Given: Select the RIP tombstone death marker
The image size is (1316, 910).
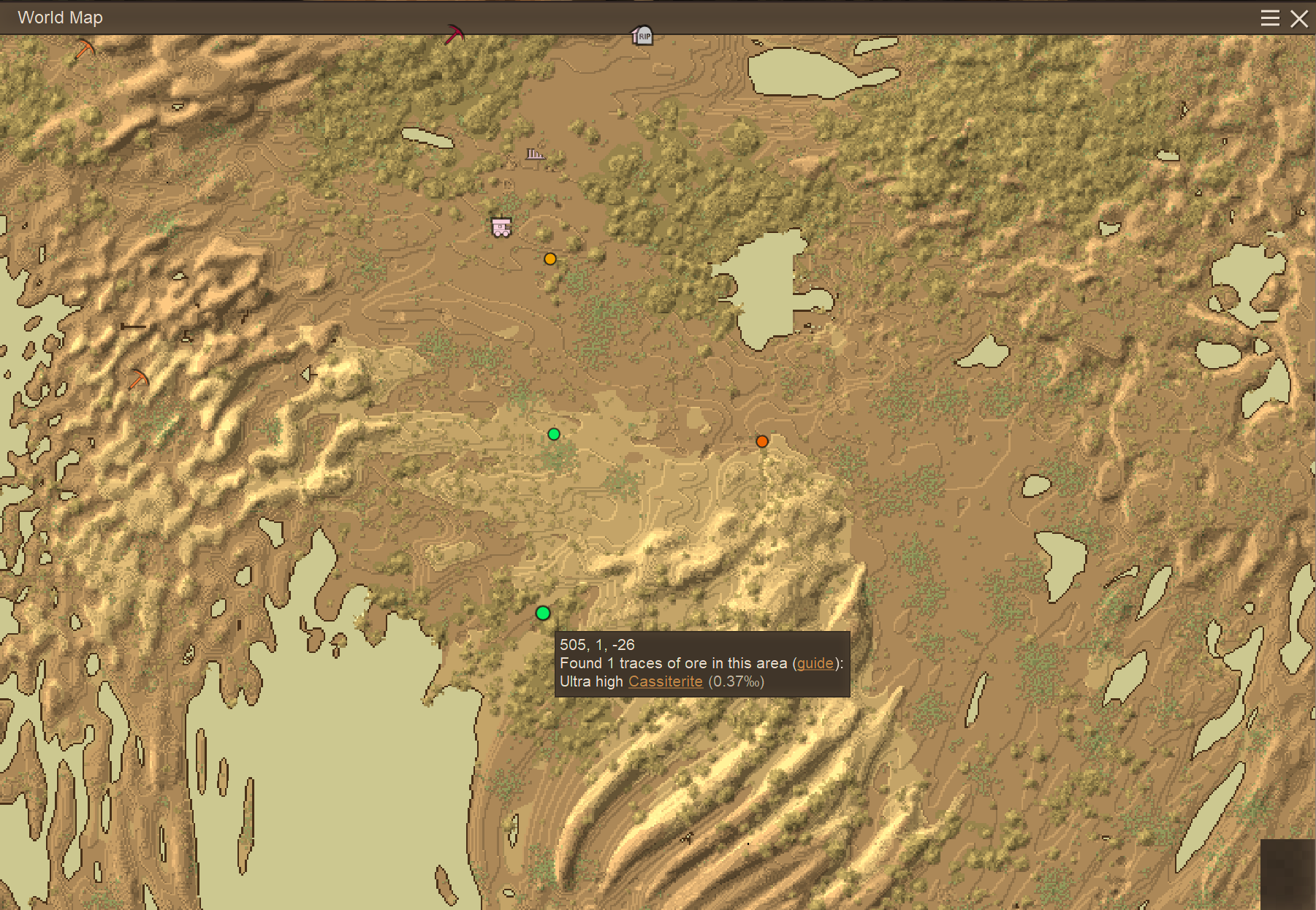Looking at the screenshot, I should pyautogui.click(x=642, y=35).
